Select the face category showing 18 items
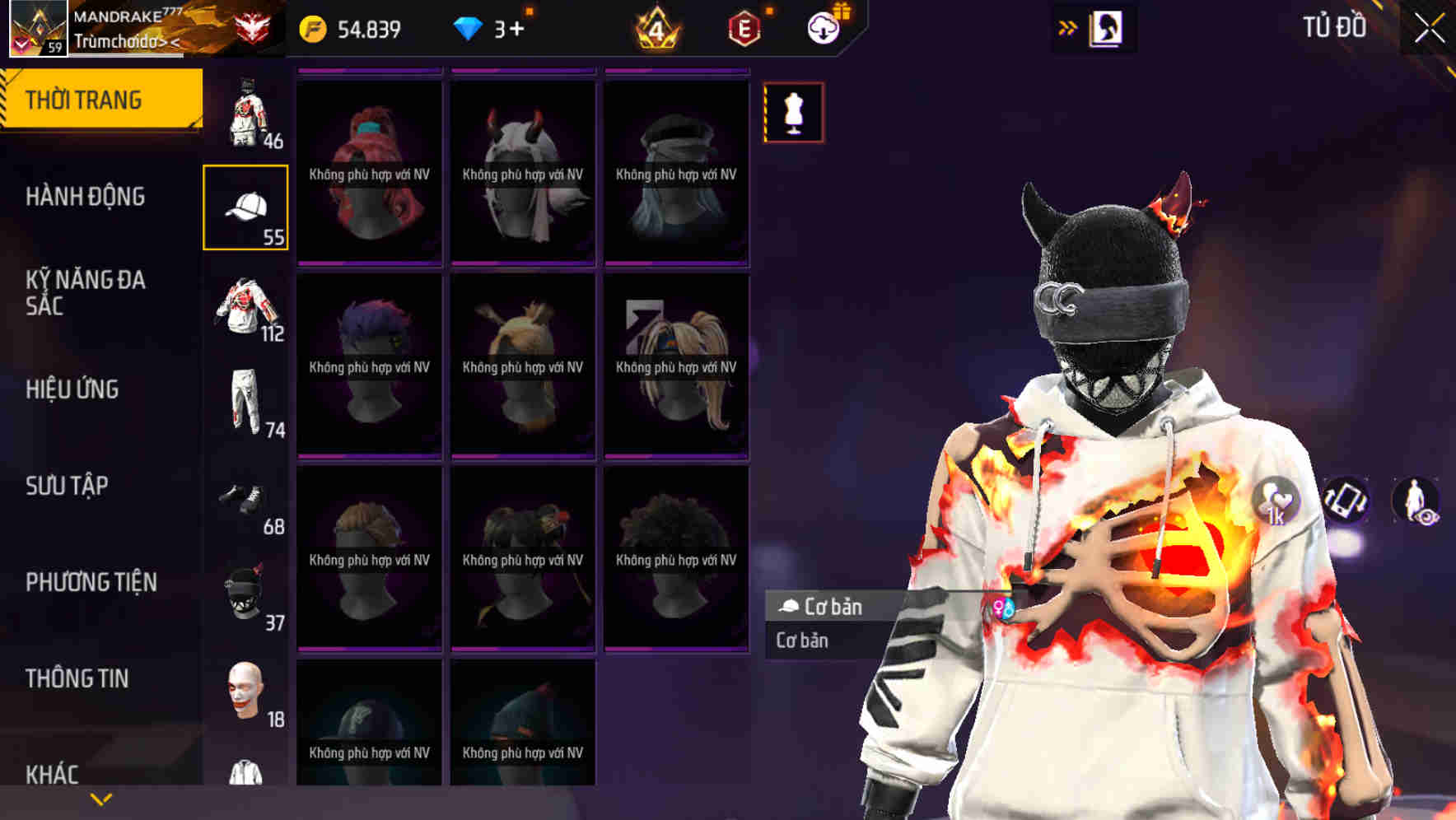 tap(245, 692)
